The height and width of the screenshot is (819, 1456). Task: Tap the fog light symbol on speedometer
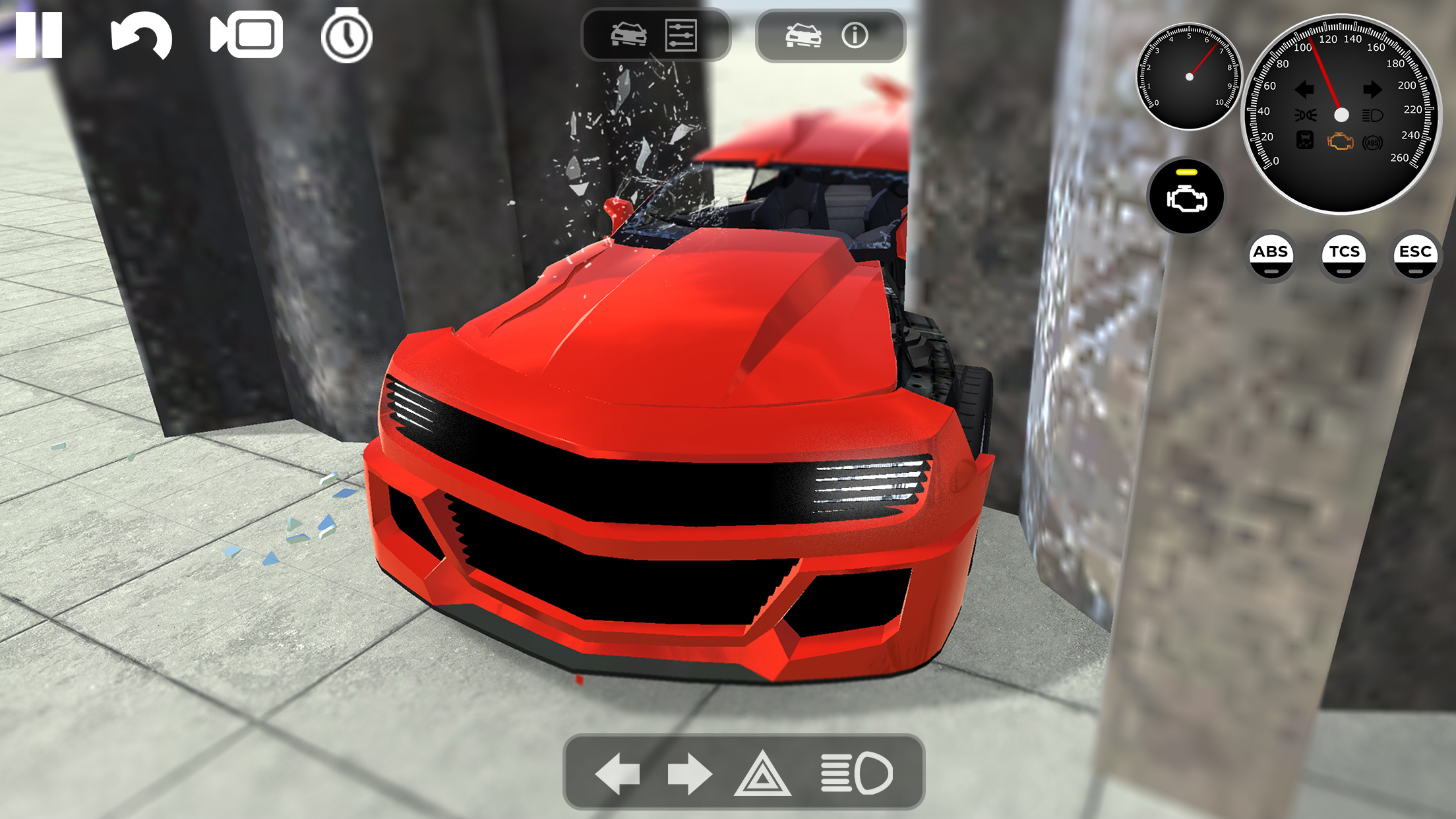pos(1306,115)
